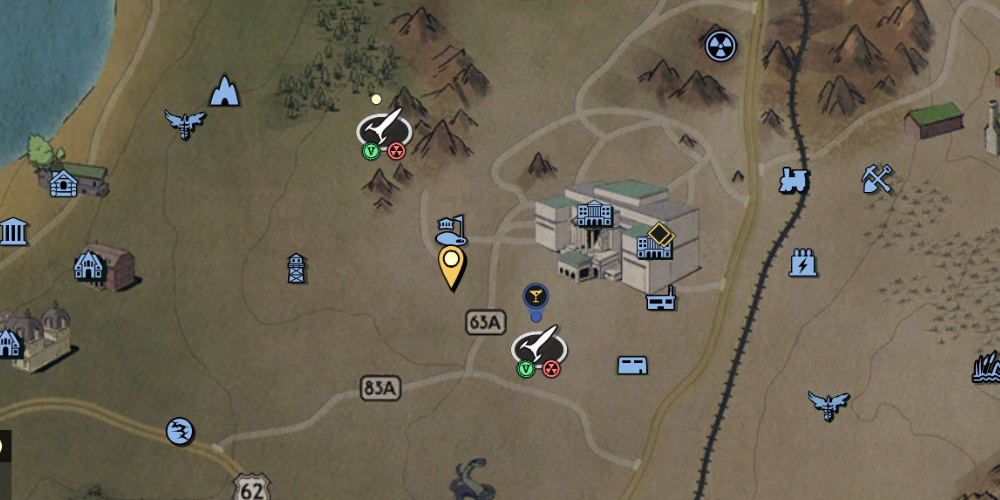Click the pickaxe and shovel marker
The width and height of the screenshot is (1000, 500).
[x=876, y=179]
